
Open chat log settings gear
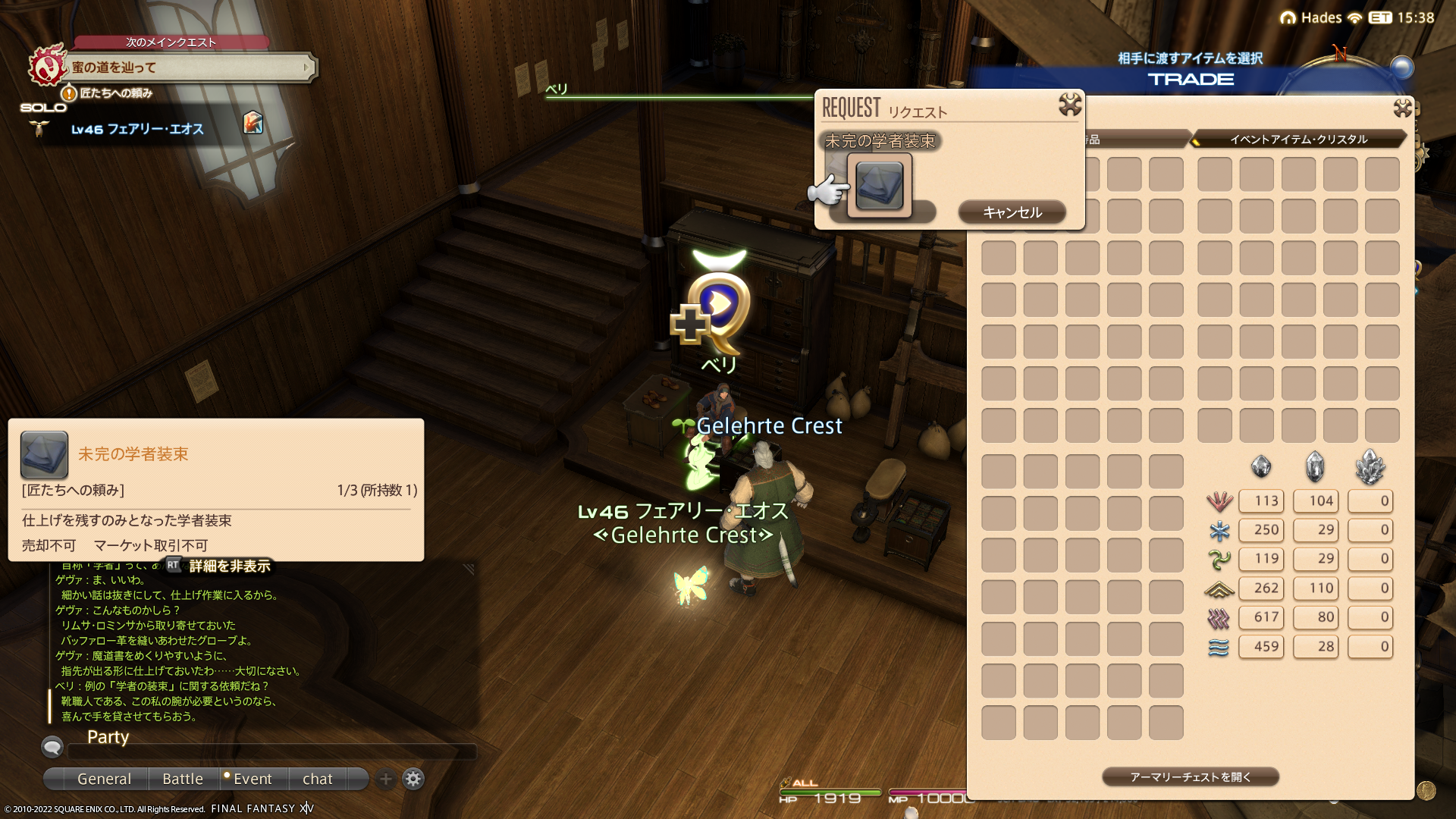click(x=413, y=779)
